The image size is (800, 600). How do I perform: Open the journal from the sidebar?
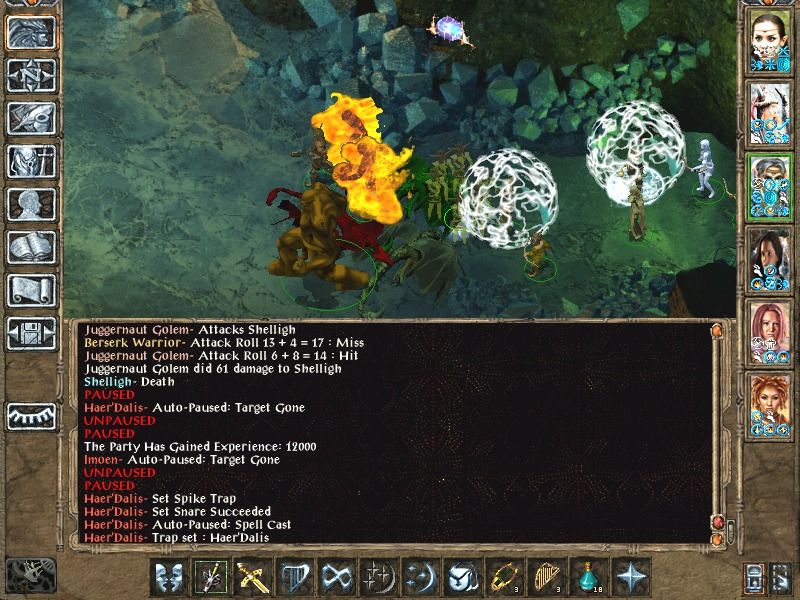pyautogui.click(x=31, y=118)
